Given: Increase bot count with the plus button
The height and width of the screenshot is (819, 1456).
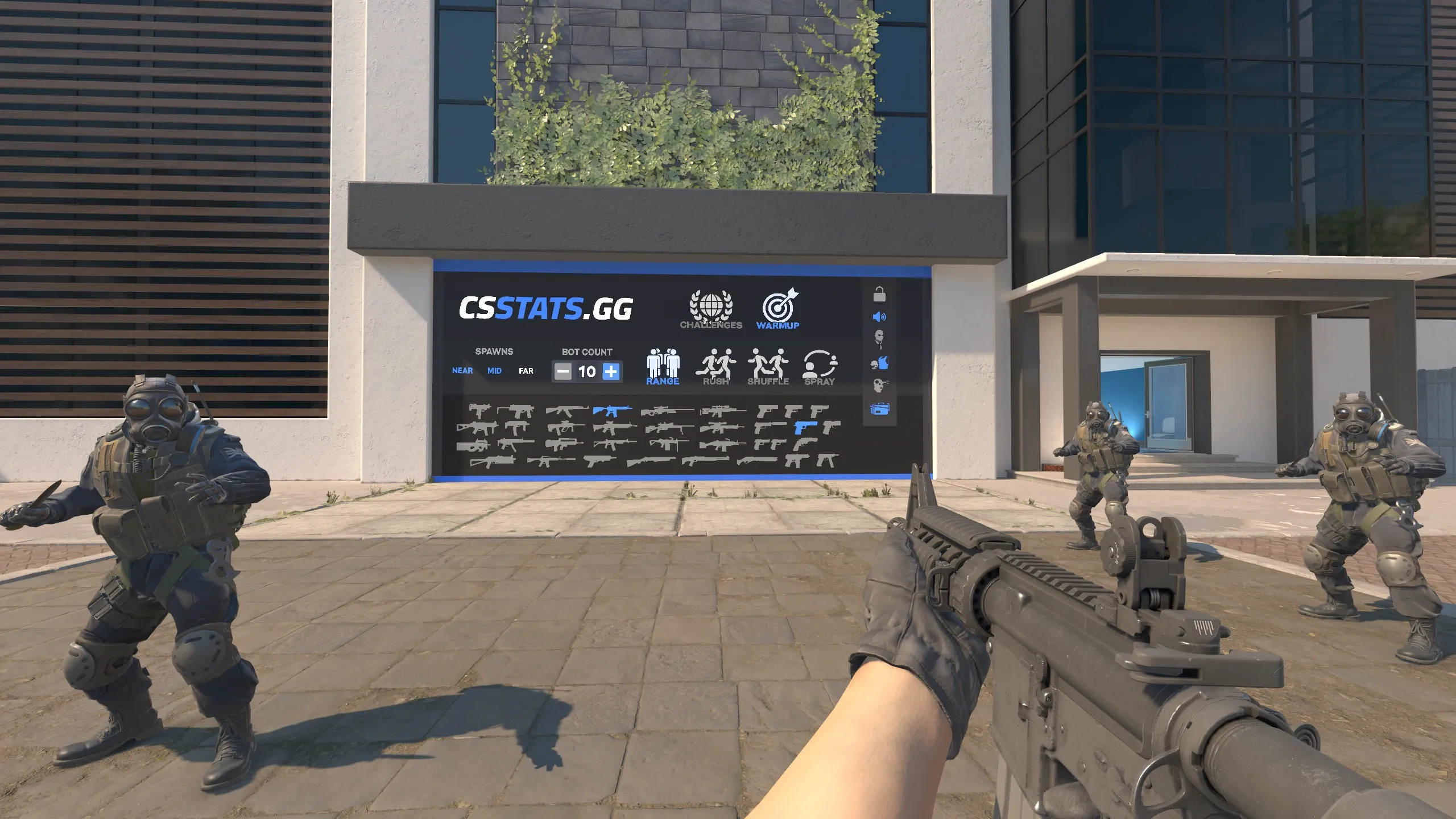Looking at the screenshot, I should (x=611, y=371).
